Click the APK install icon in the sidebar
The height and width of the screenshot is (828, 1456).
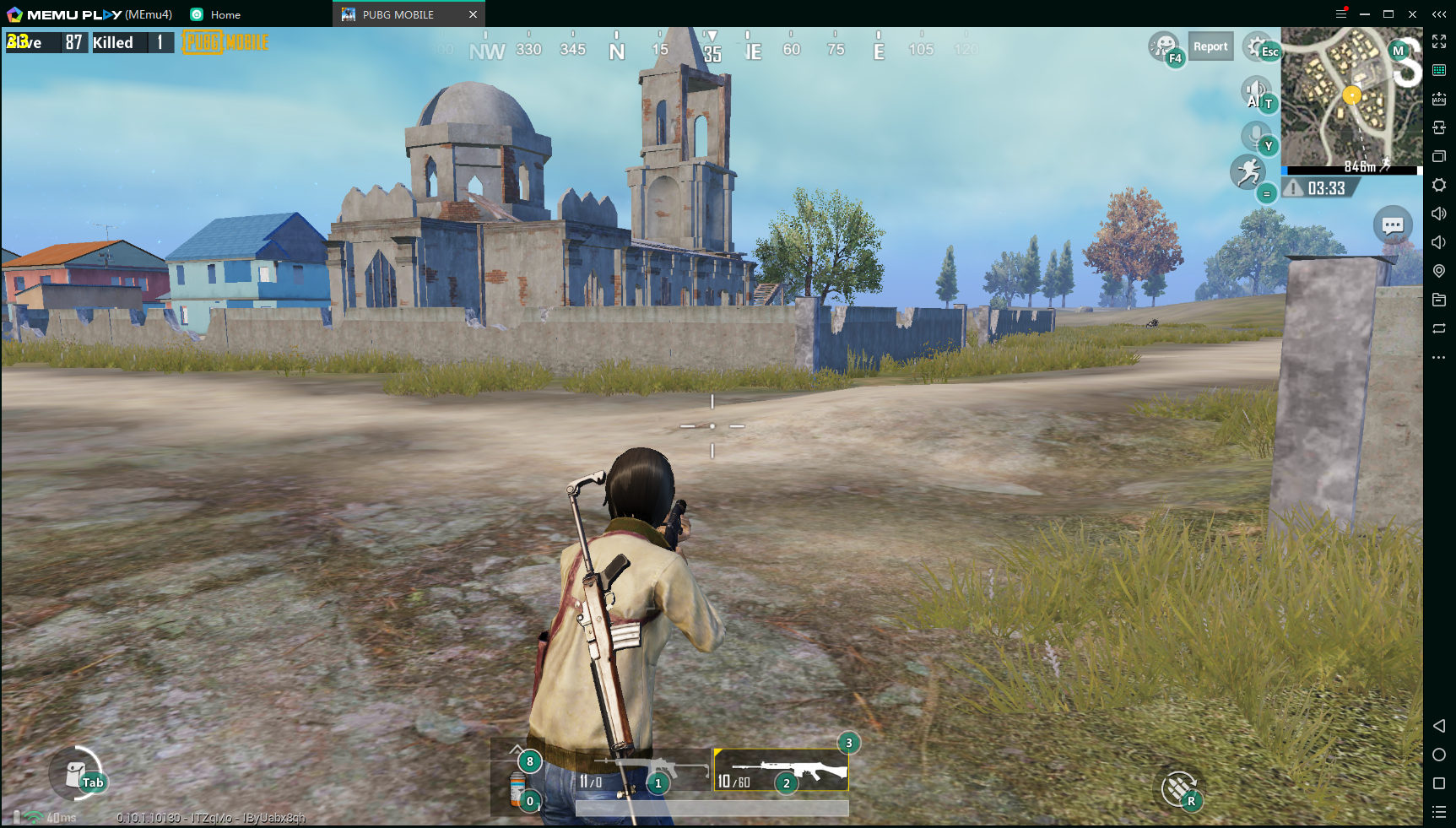[1439, 99]
